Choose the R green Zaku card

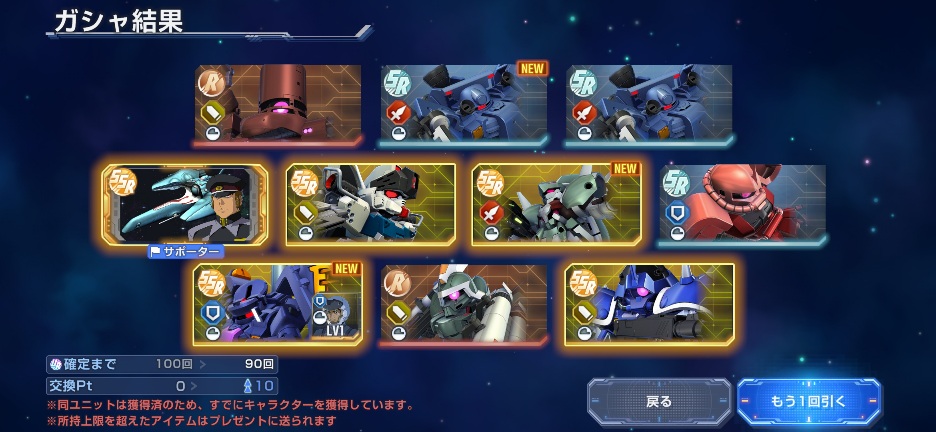463,304
